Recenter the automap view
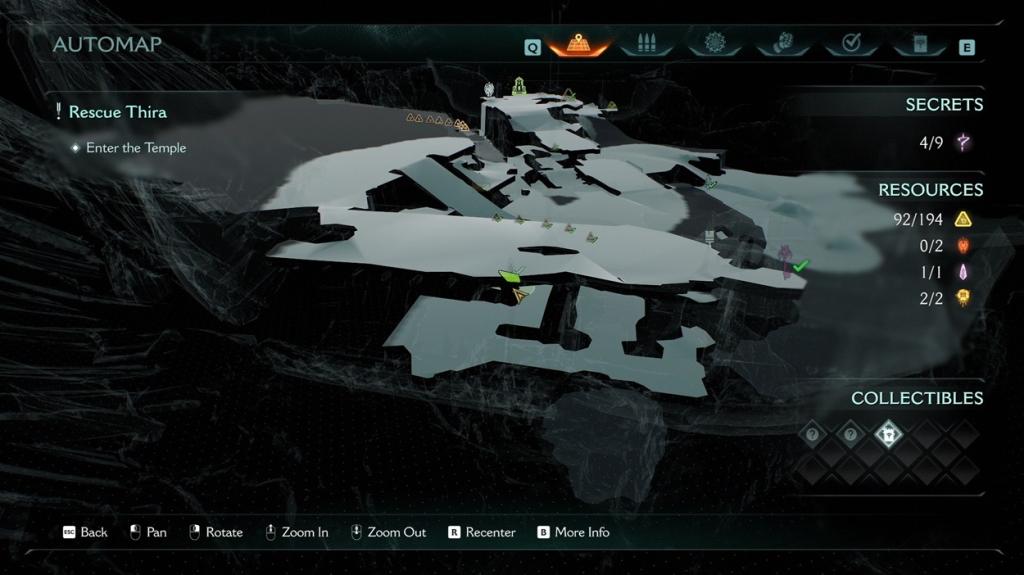 click(481, 532)
